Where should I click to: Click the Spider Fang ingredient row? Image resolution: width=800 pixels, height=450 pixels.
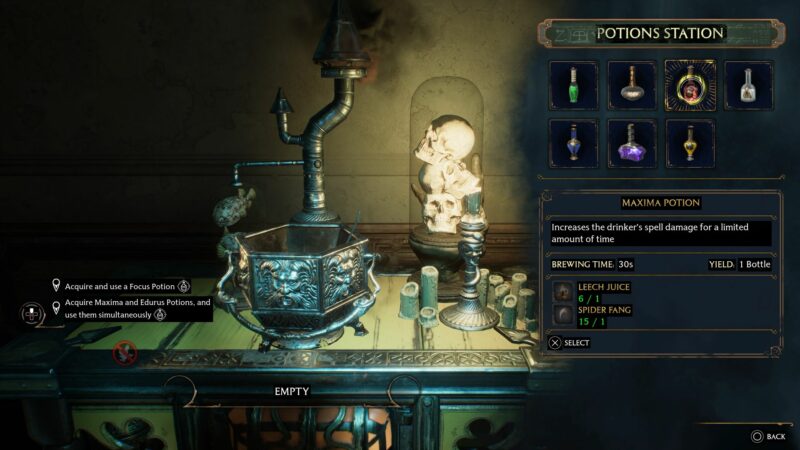click(598, 315)
